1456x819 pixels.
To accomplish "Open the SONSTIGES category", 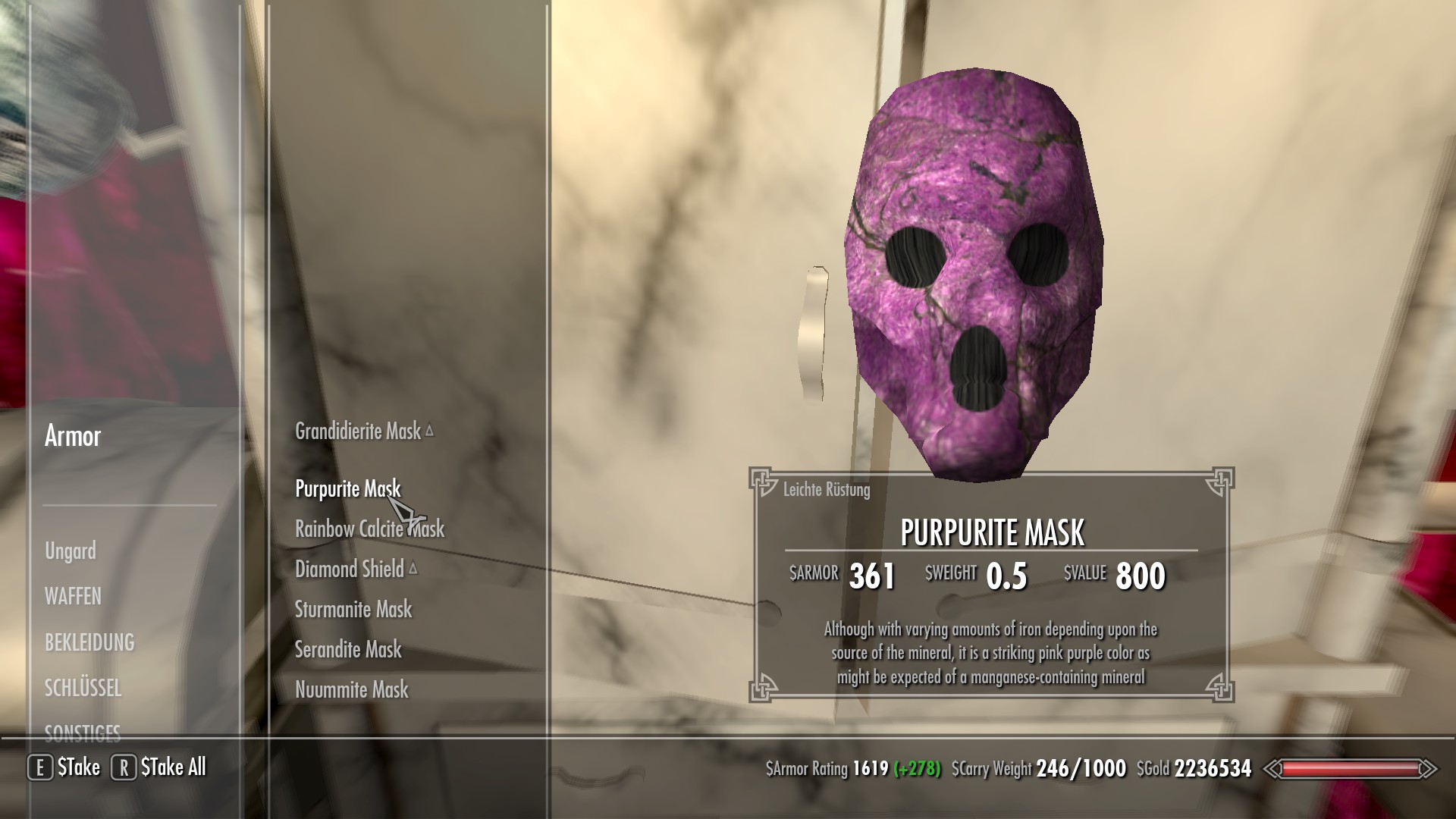I will (83, 733).
